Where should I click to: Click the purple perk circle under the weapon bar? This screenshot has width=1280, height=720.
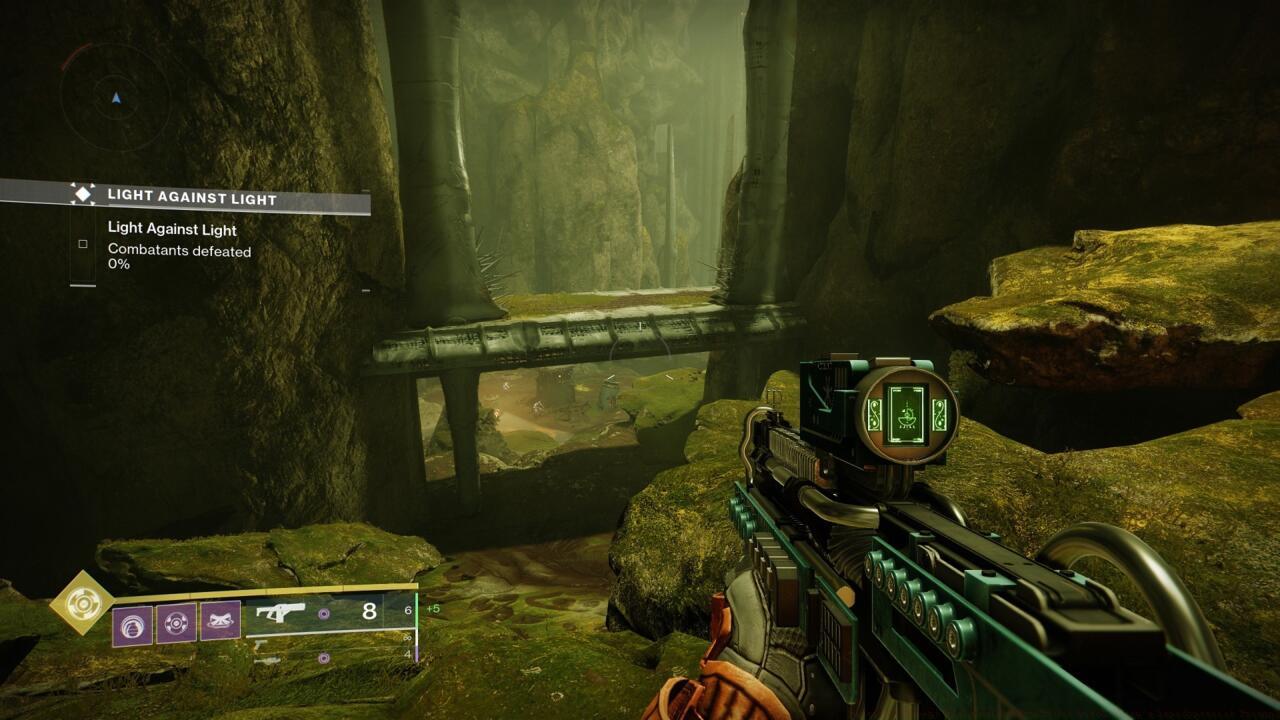324,657
